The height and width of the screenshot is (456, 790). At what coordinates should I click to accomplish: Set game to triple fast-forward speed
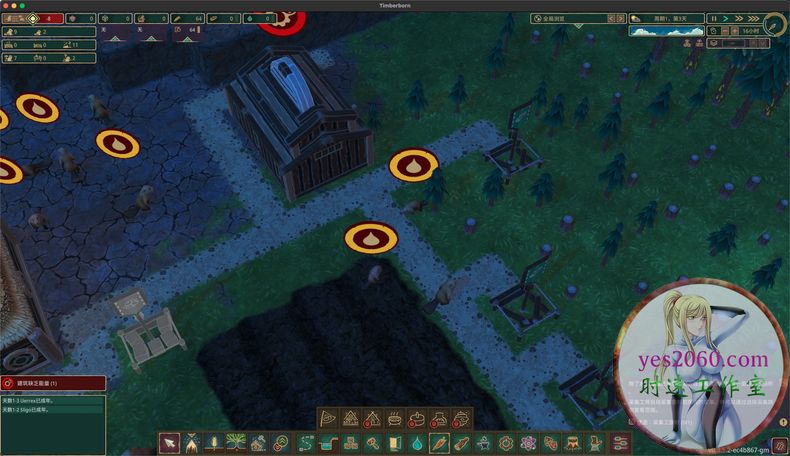click(x=752, y=18)
